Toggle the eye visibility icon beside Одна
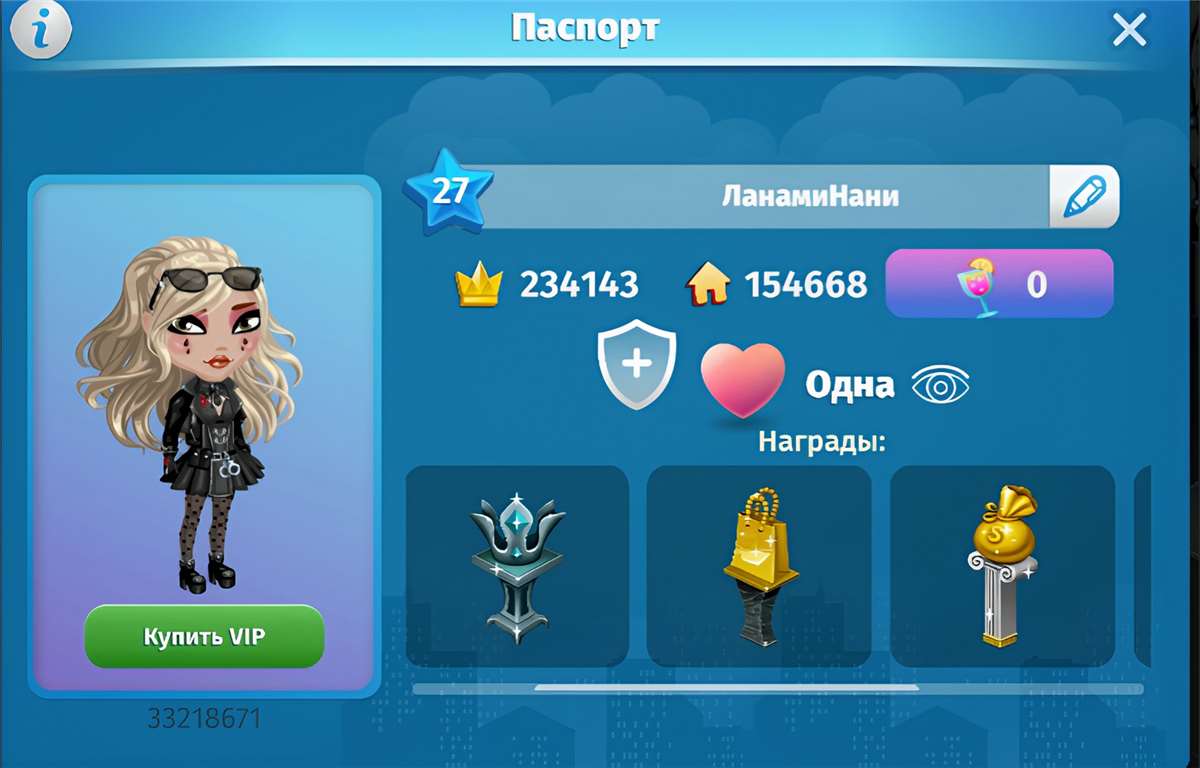The height and width of the screenshot is (768, 1200). click(x=940, y=385)
